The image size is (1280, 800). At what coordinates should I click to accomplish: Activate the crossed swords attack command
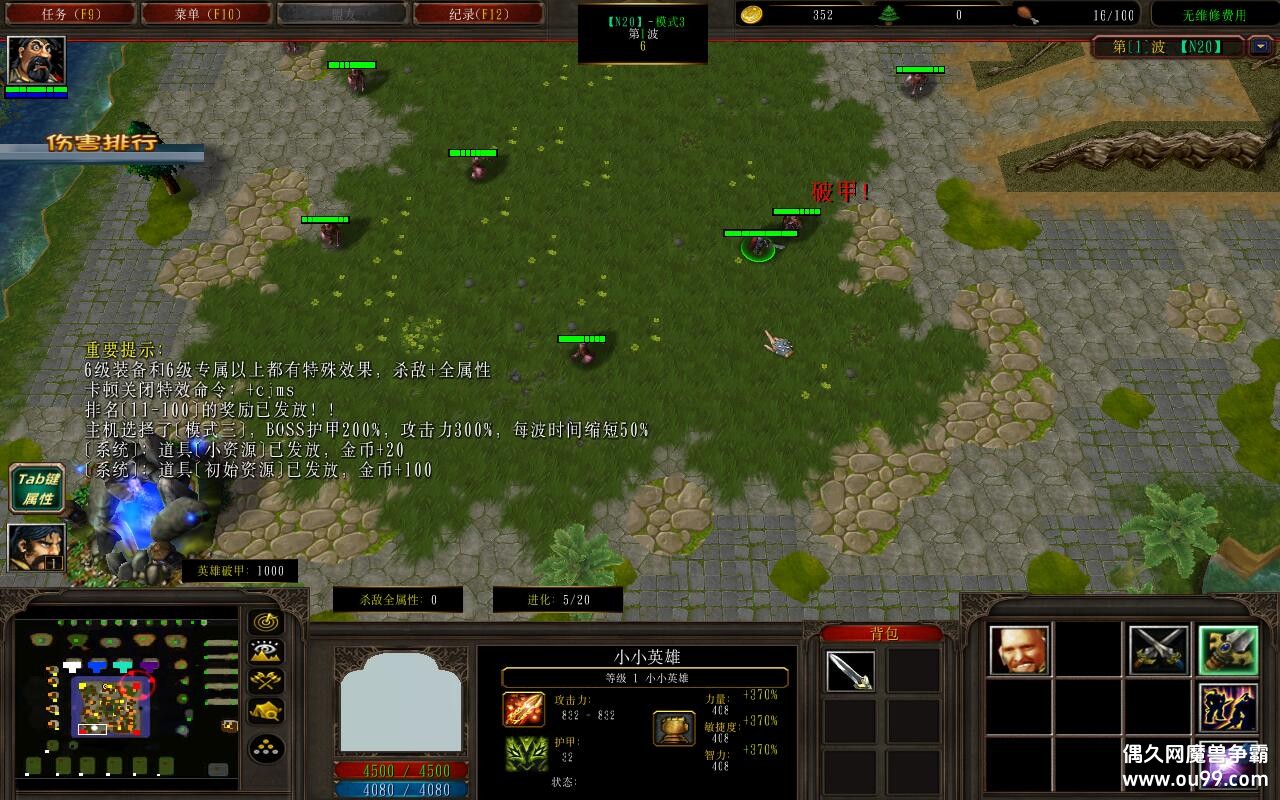1158,650
